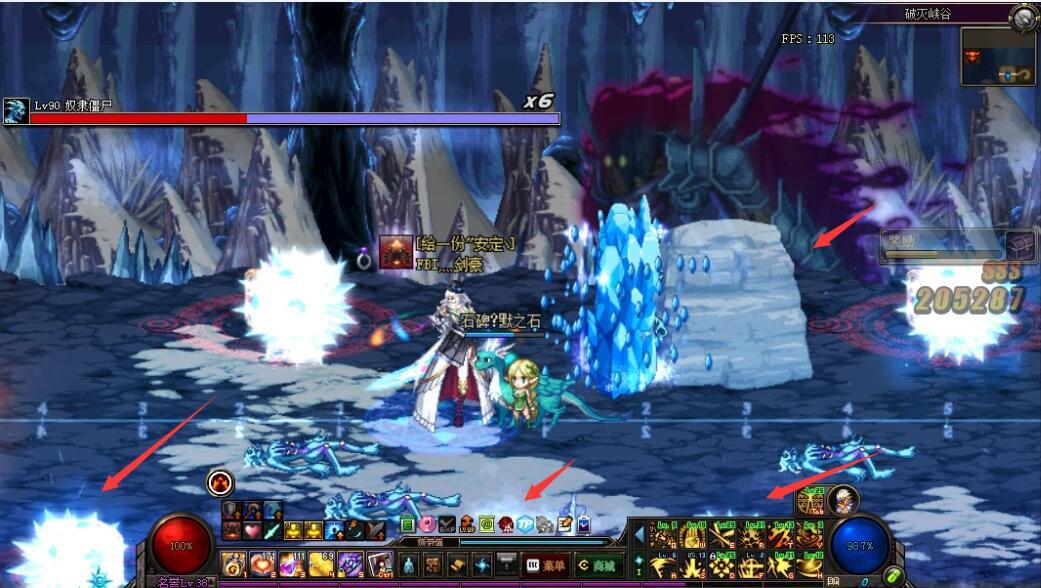Use the purple crystal in quick slot 3

pyautogui.click(x=292, y=564)
